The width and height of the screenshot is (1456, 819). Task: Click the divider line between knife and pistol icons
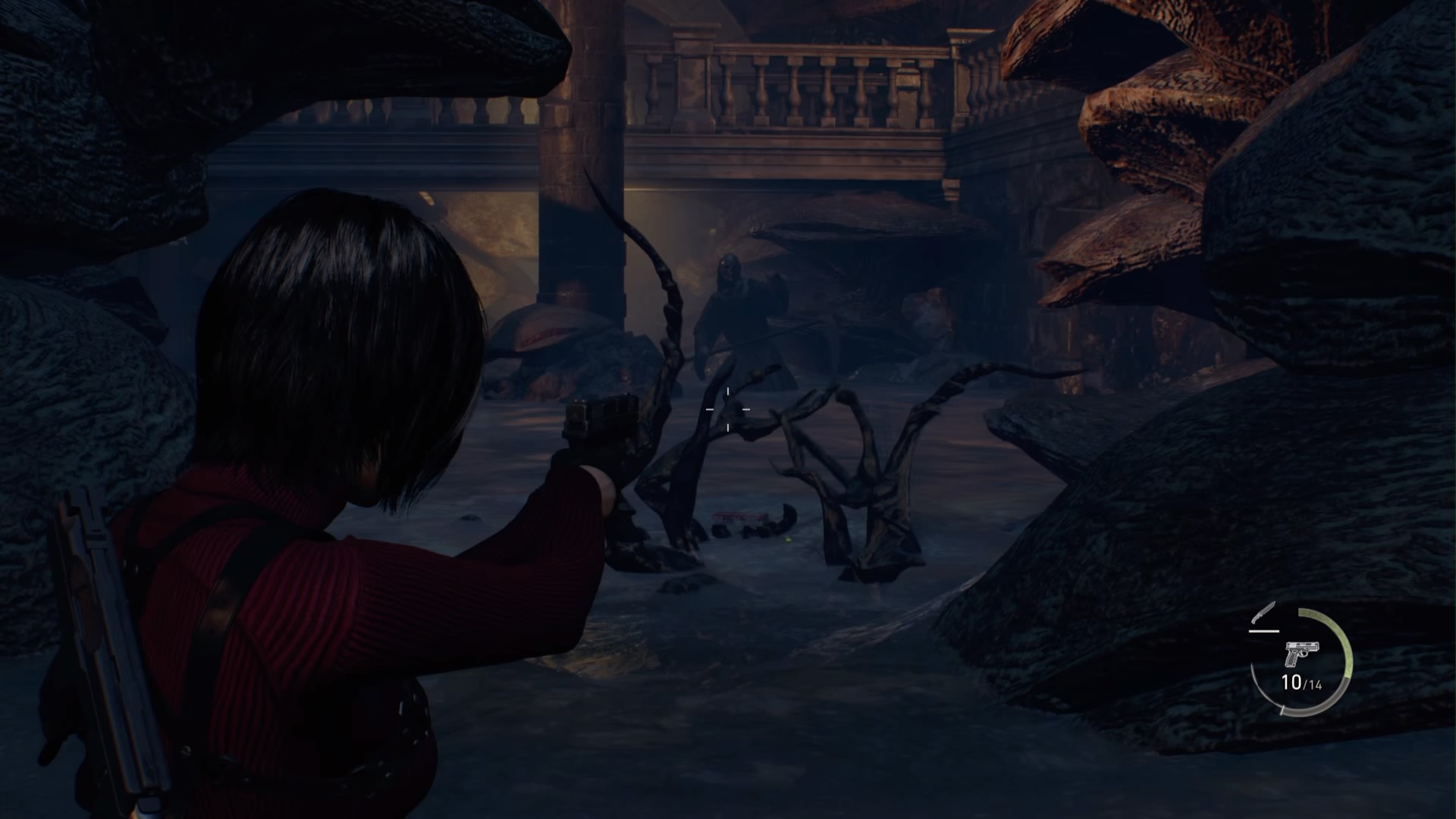click(x=1264, y=632)
